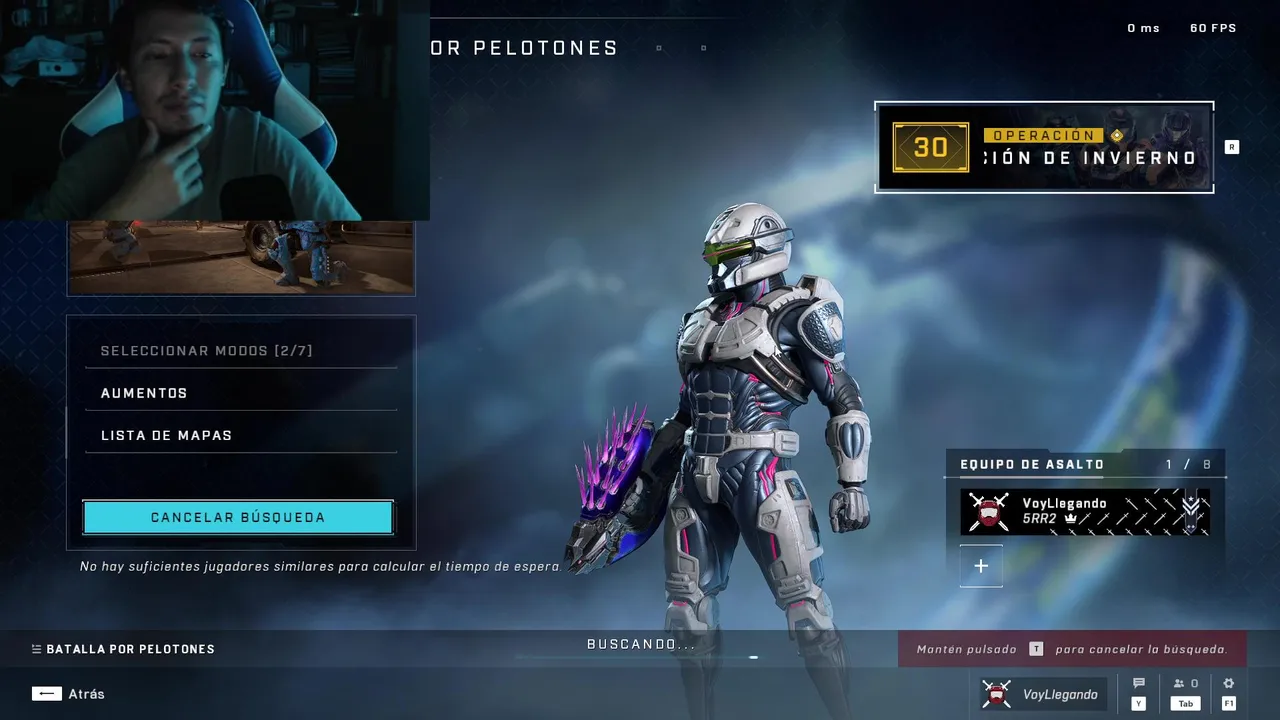Screen dimensions: 1280x720
Task: Add a player with the plus slot
Action: tap(981, 566)
